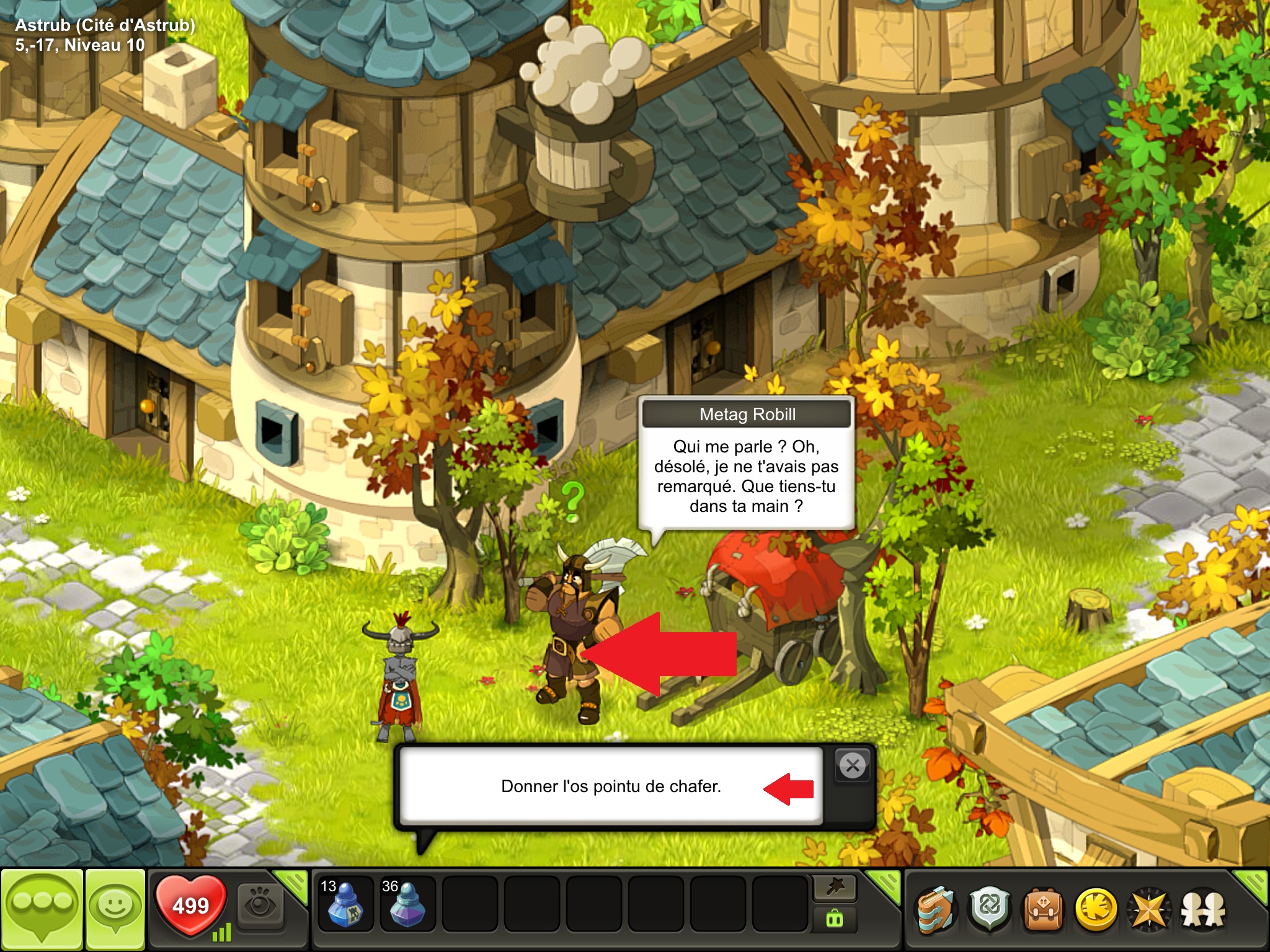This screenshot has height=952, width=1270.
Task: Open the backpack inventory
Action: coord(1043,909)
